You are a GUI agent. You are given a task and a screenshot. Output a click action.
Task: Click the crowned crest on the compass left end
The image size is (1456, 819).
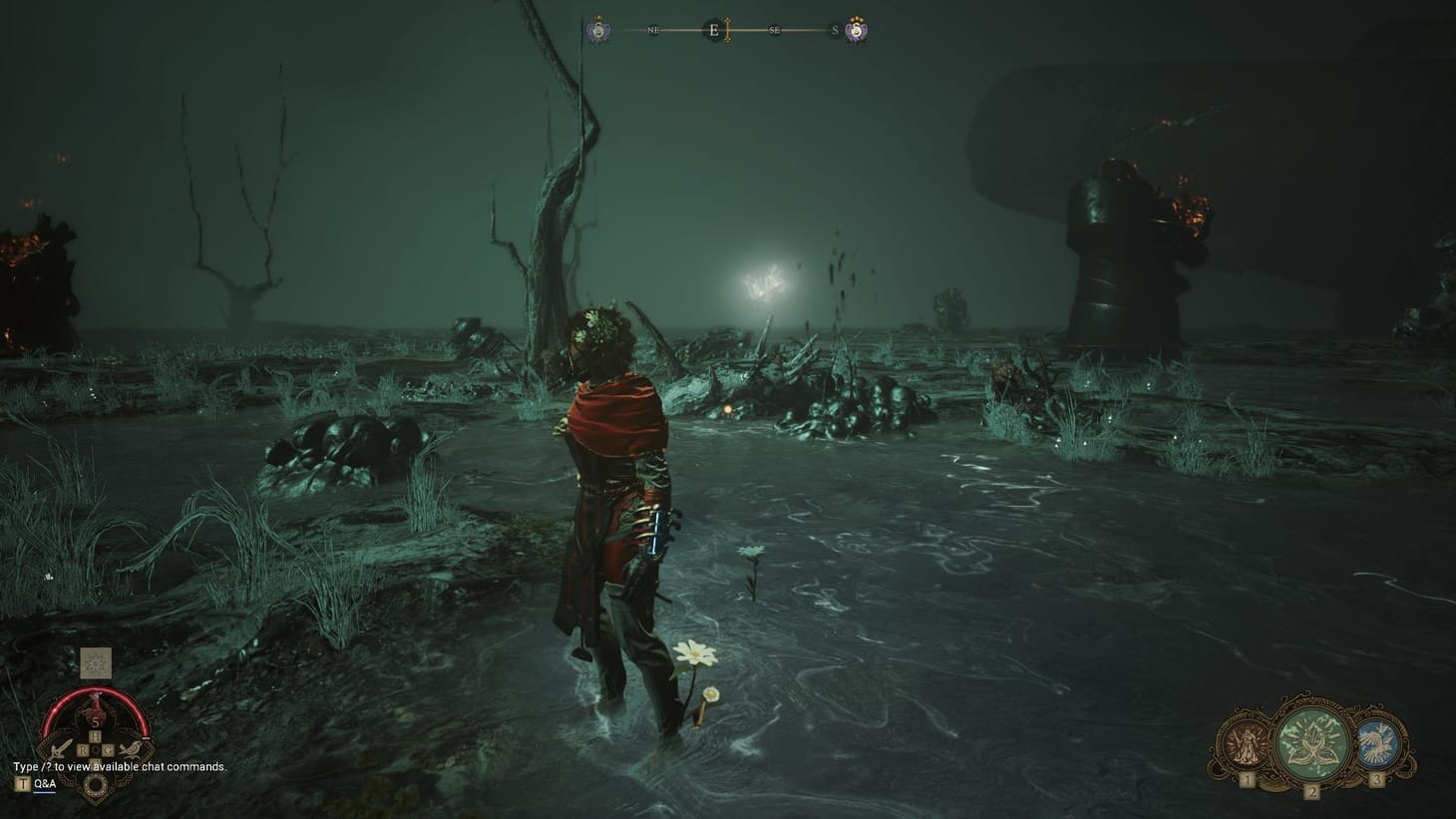coord(598,29)
